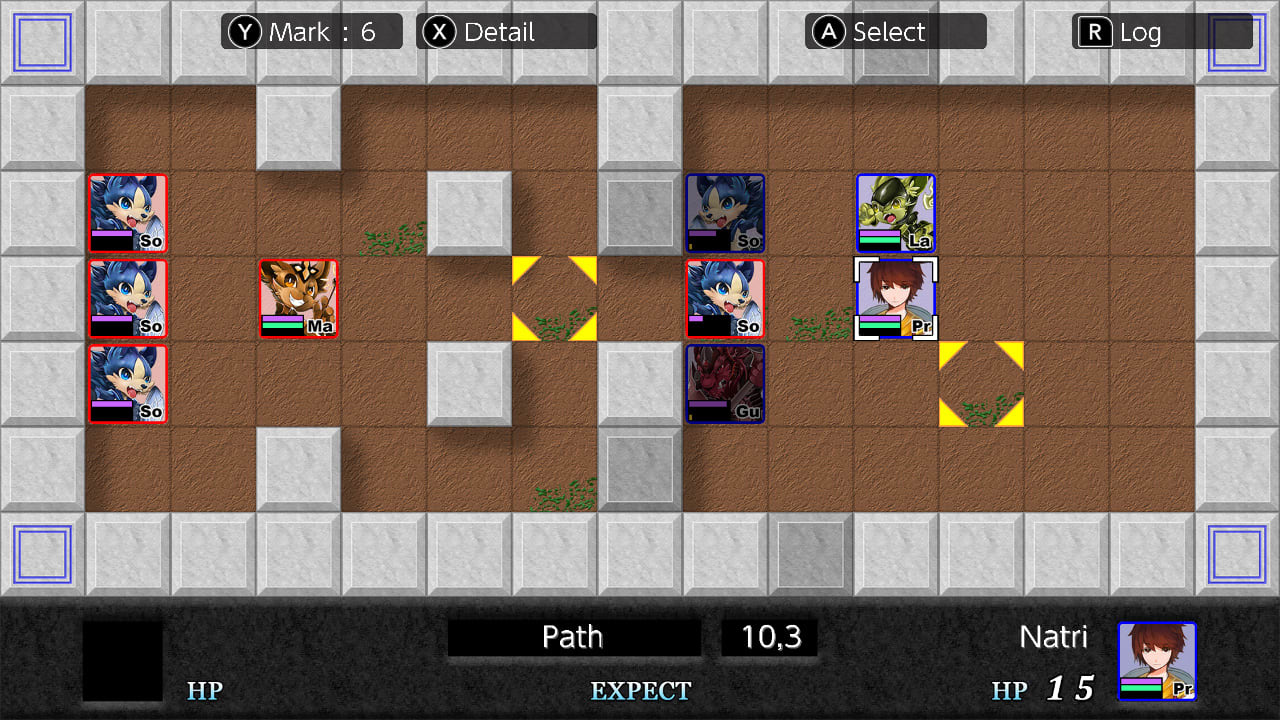Toggle the yellow-marked tile on the right side
1280x720 pixels.
(981, 383)
